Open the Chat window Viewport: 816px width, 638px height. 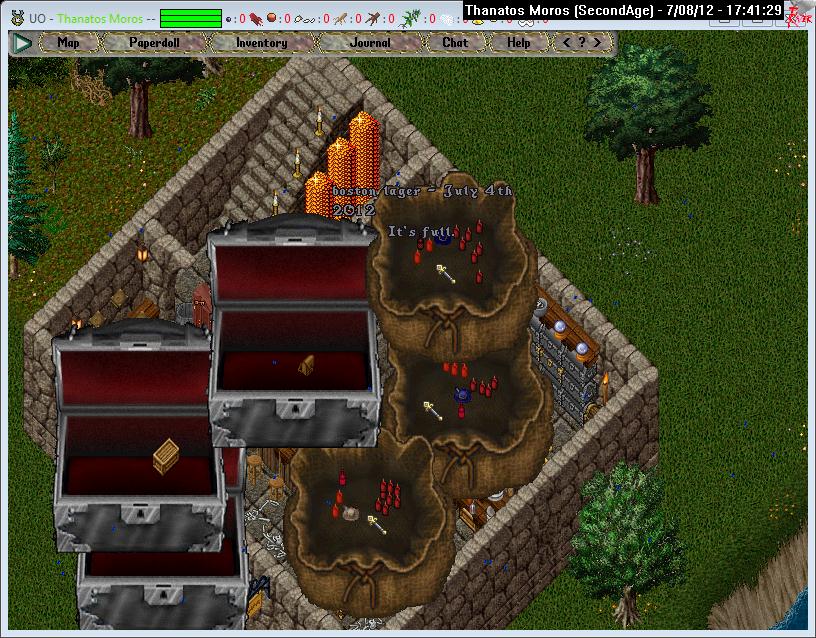click(x=455, y=43)
